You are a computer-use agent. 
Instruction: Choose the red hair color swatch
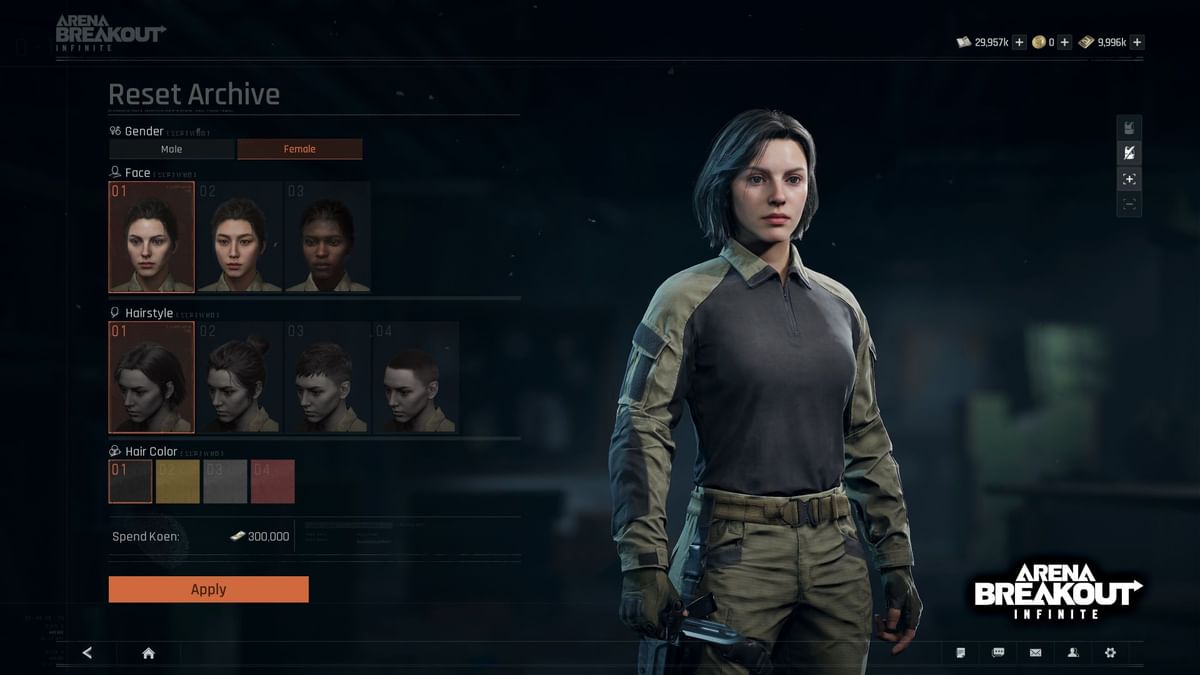[273, 481]
